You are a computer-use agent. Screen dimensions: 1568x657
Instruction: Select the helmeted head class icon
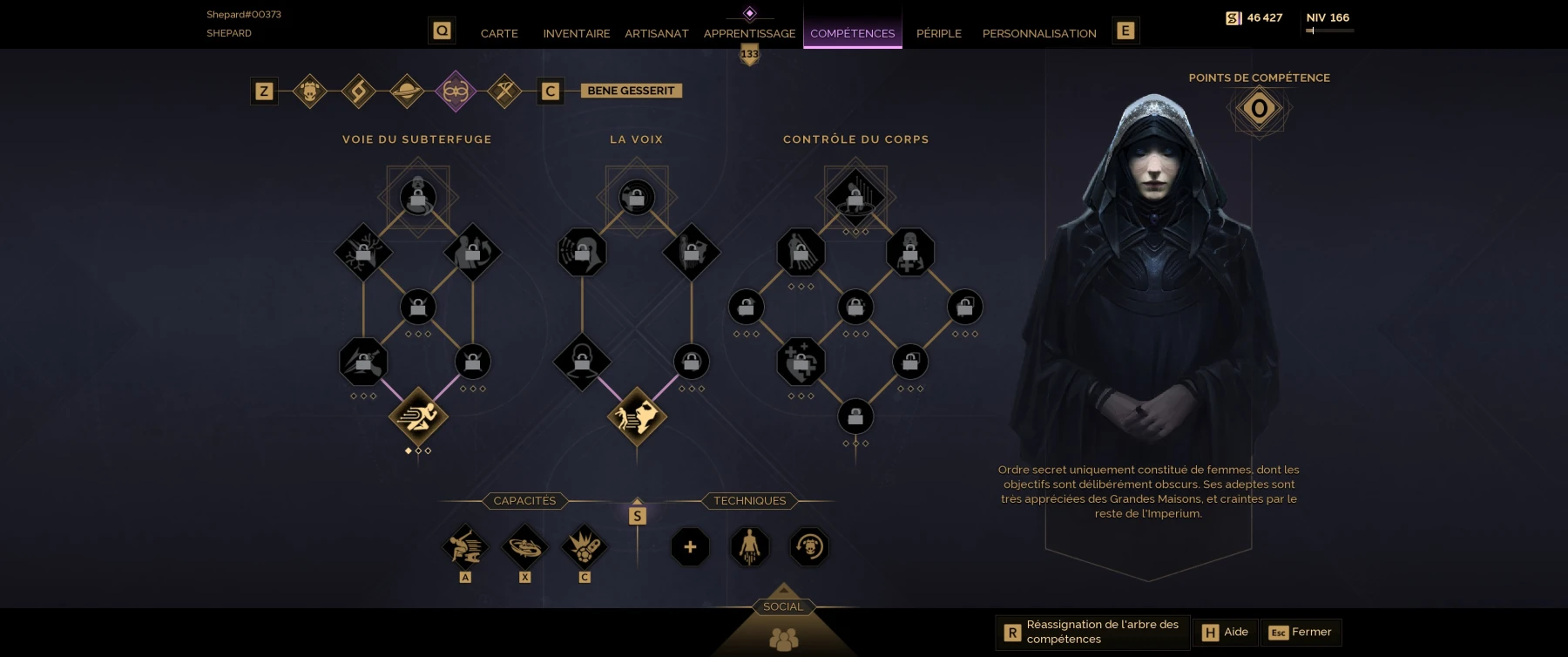pos(310,91)
